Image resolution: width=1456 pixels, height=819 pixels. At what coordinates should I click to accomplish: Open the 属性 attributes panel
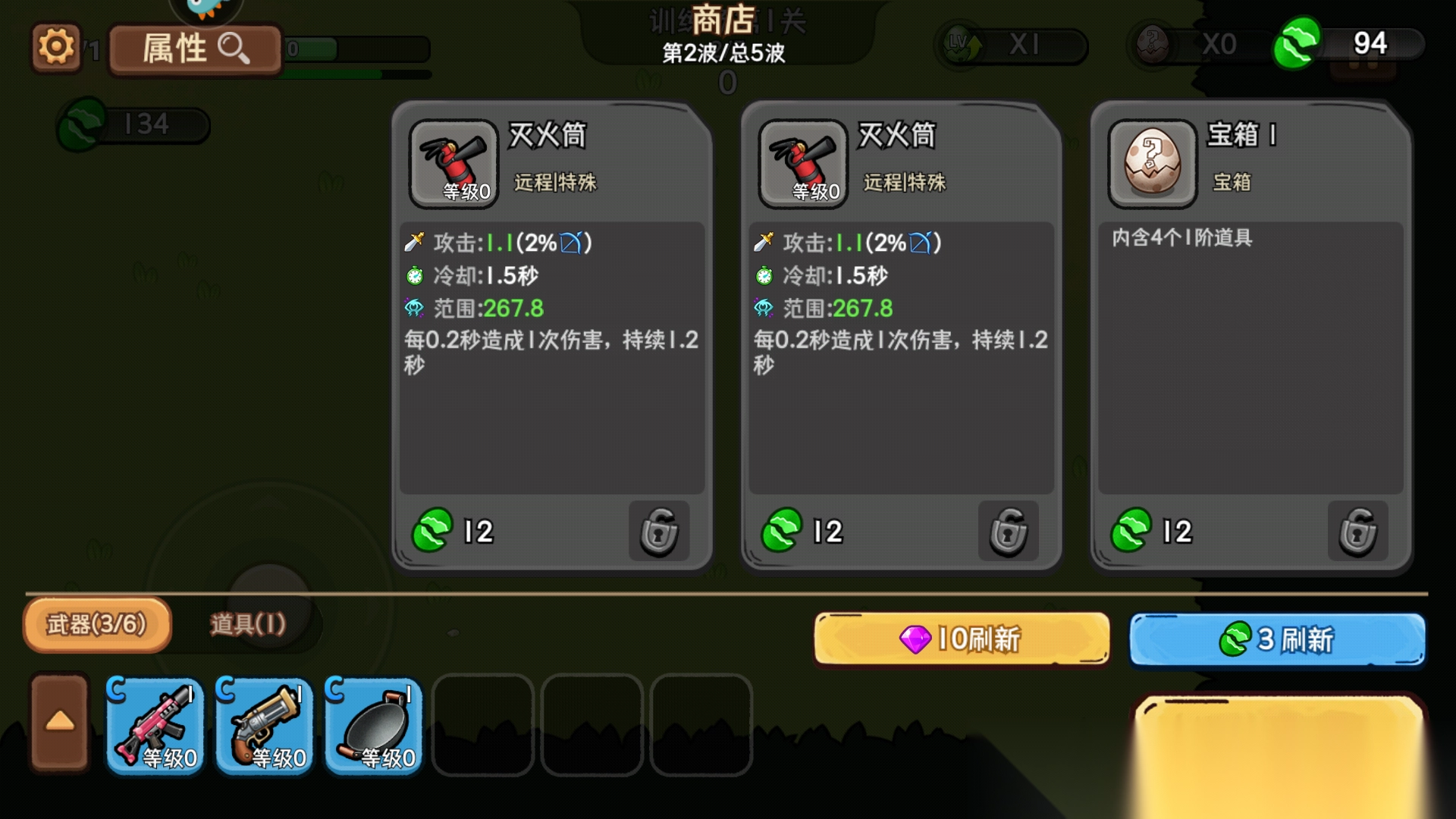point(195,49)
